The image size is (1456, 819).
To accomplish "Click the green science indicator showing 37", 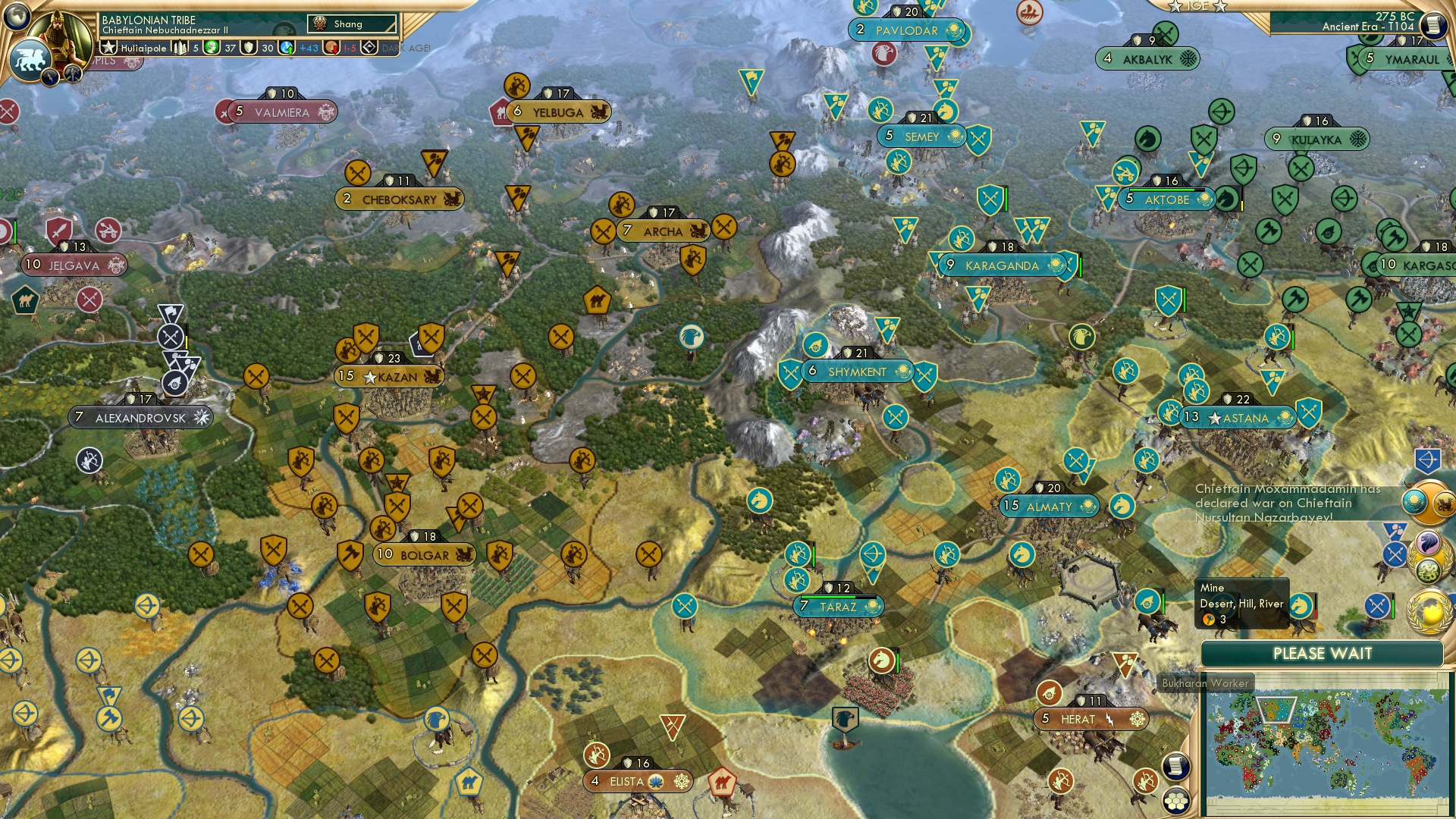I will pos(212,48).
